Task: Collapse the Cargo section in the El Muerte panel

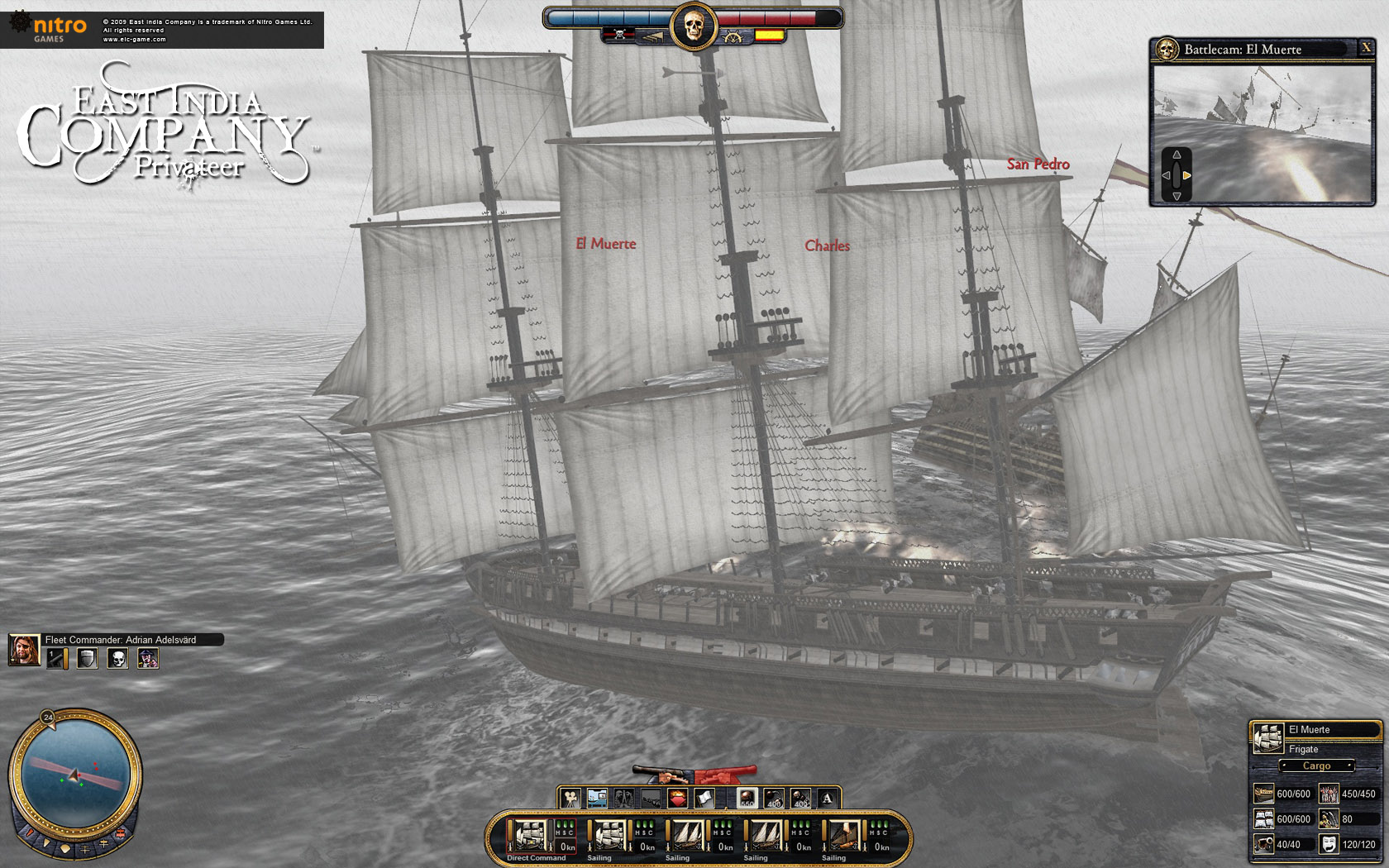Action: [1318, 765]
